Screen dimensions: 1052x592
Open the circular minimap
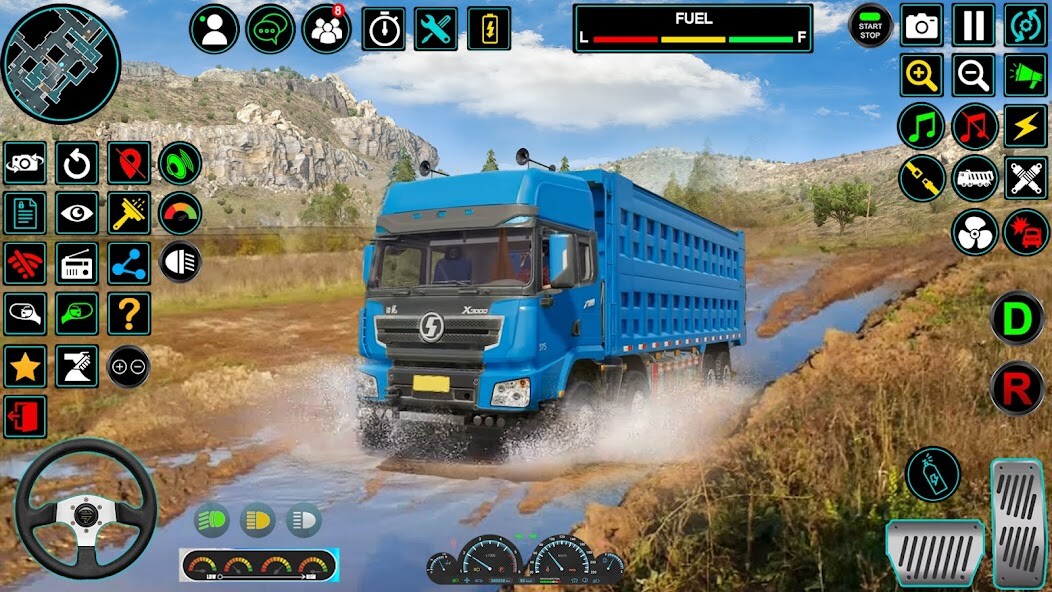pos(61,63)
